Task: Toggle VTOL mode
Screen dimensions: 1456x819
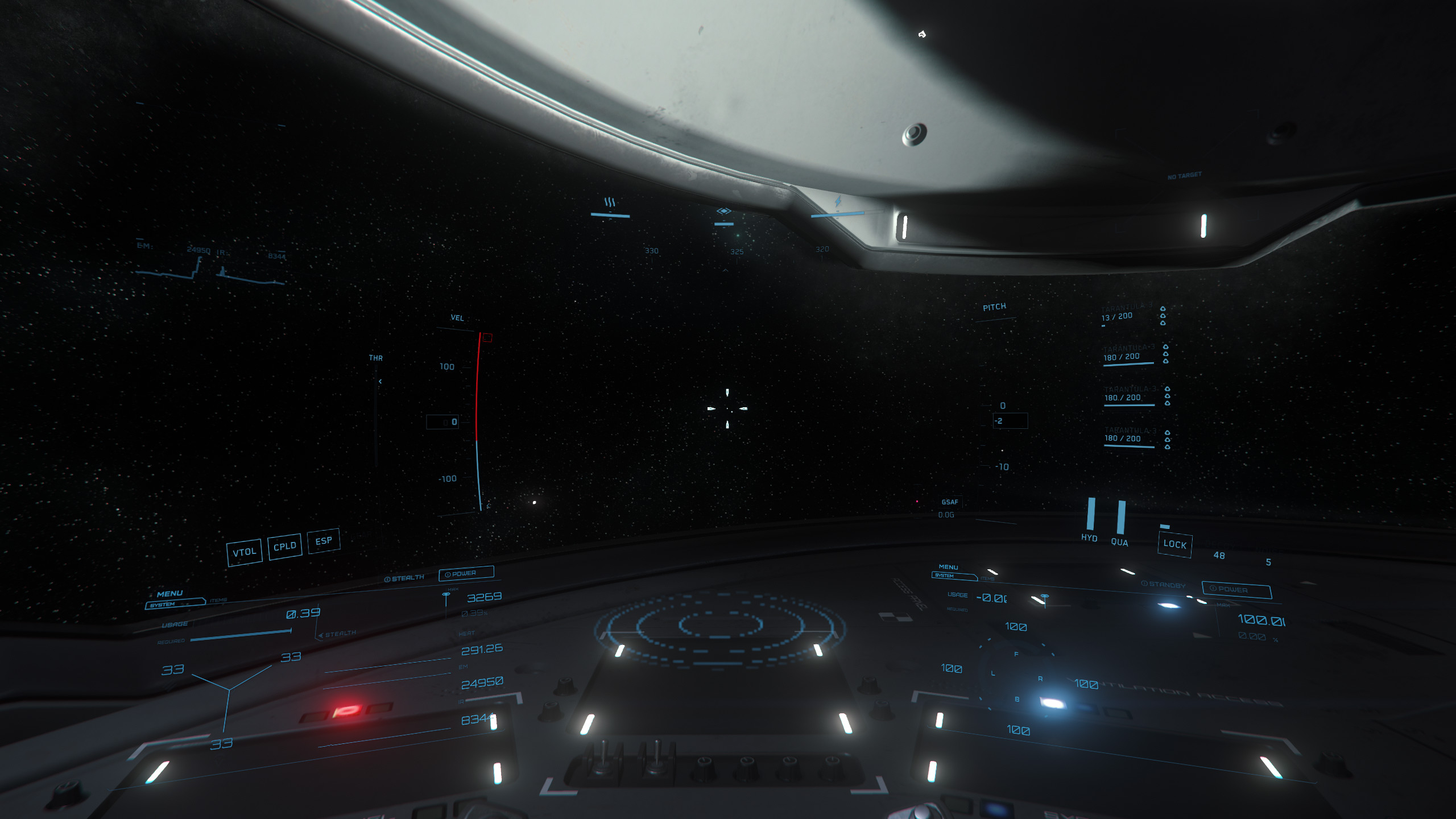Action: point(245,551)
